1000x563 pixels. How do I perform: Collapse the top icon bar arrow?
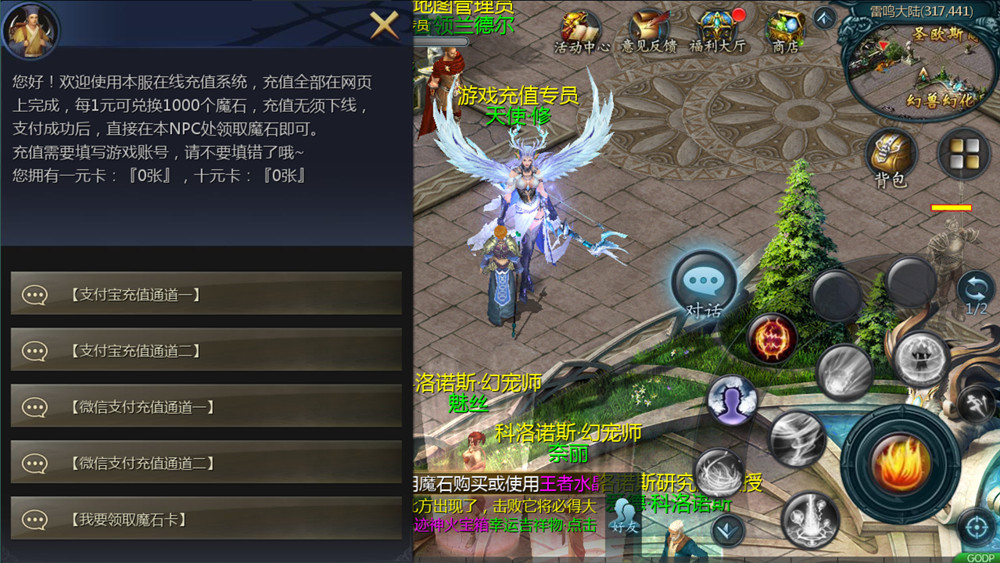coord(824,17)
